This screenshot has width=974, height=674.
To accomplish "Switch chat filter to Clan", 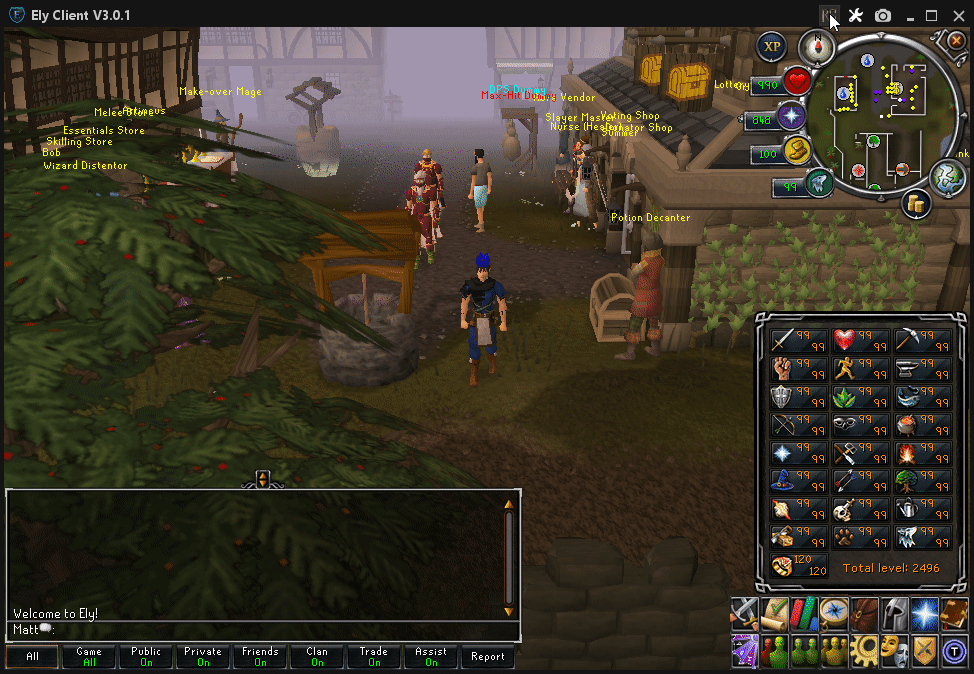I will coord(317,656).
